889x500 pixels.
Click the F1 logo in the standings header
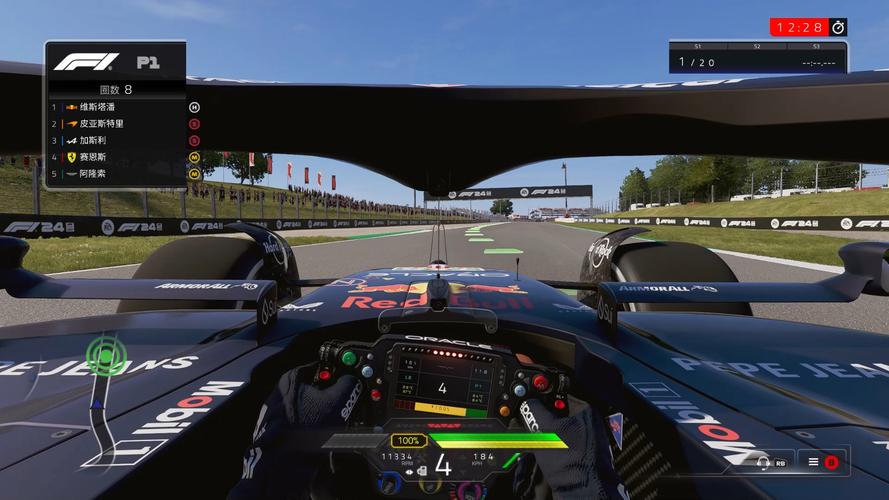(86, 62)
